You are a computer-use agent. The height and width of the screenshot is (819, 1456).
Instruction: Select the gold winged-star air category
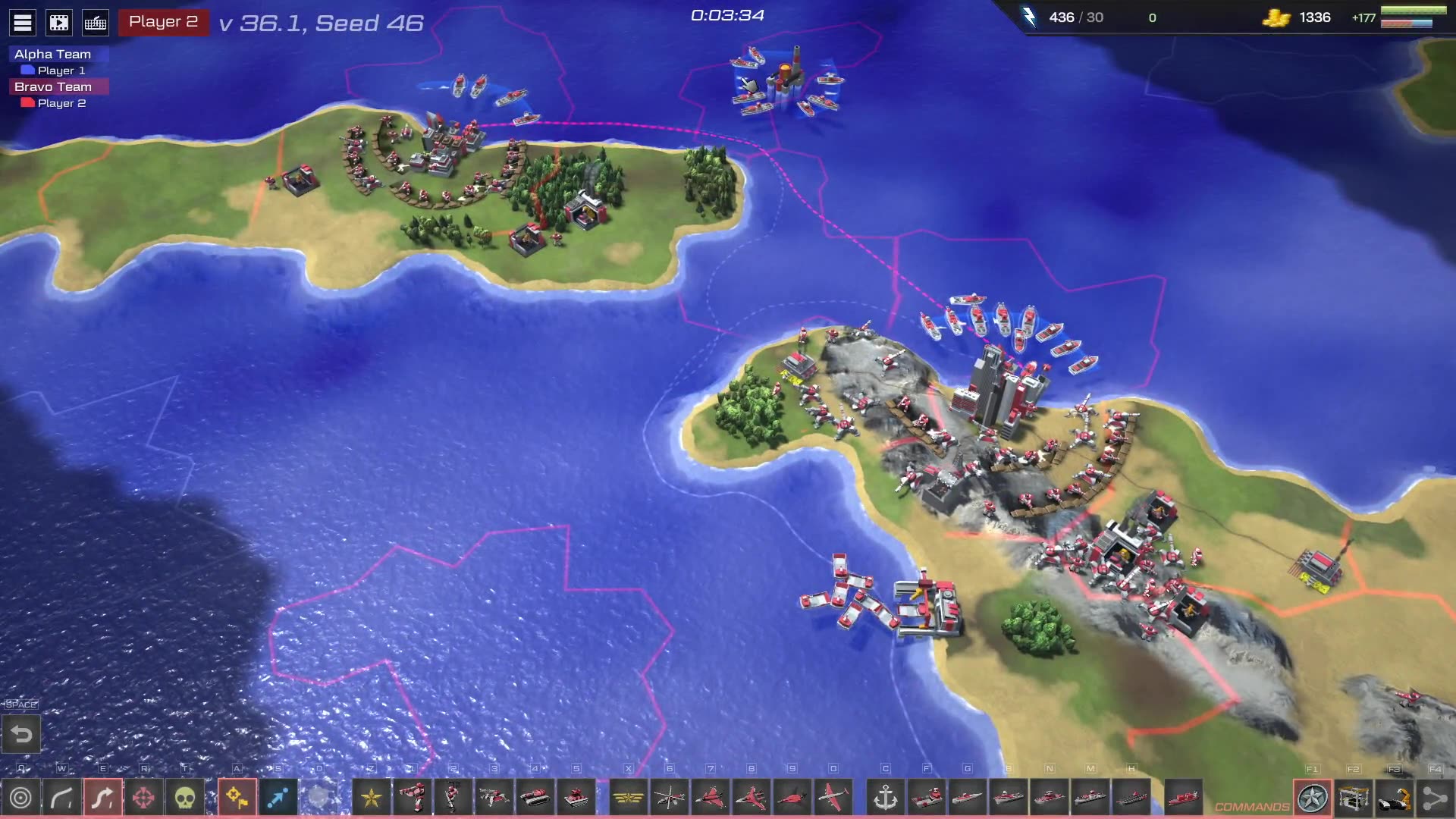629,798
